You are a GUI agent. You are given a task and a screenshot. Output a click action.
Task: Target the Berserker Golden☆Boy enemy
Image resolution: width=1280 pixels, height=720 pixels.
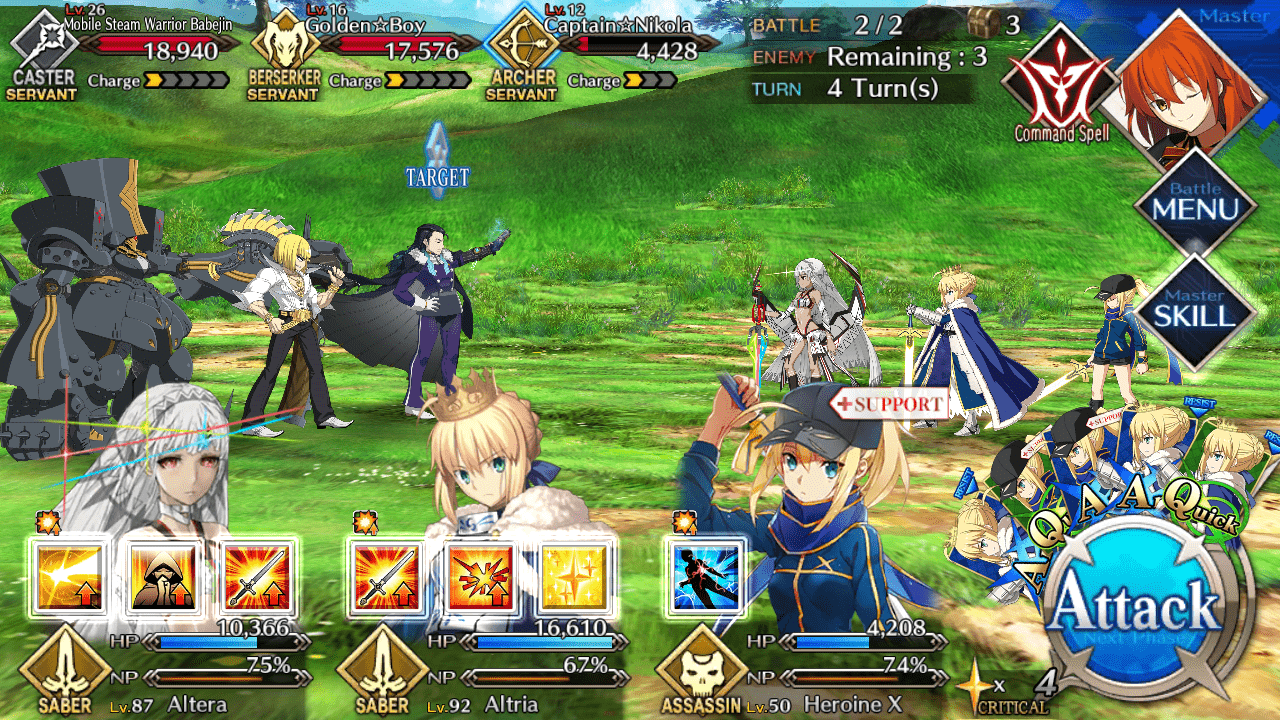point(285,320)
